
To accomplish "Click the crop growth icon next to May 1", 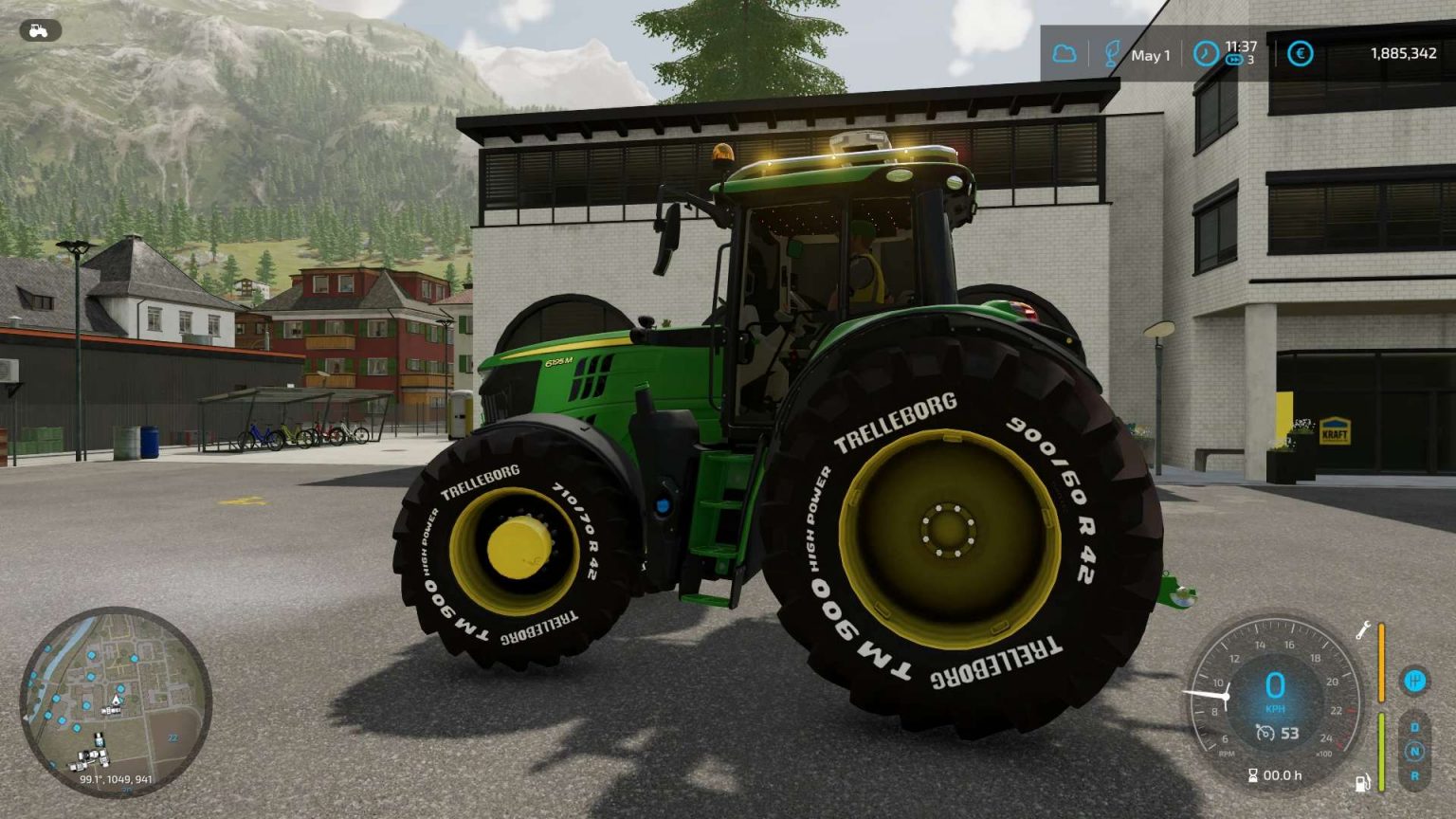I will point(1112,54).
